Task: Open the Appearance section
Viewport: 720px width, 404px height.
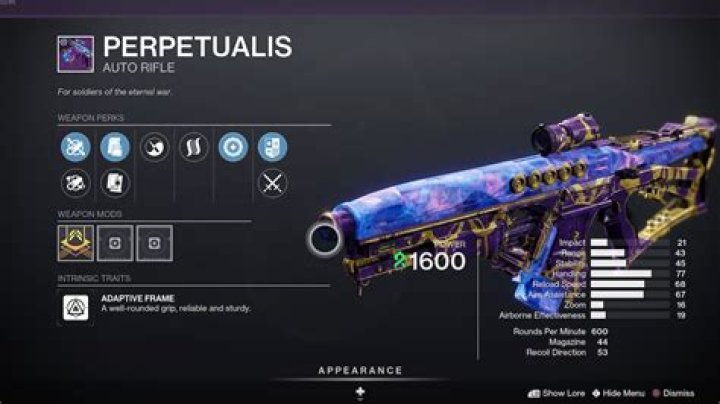Action: (x=360, y=371)
